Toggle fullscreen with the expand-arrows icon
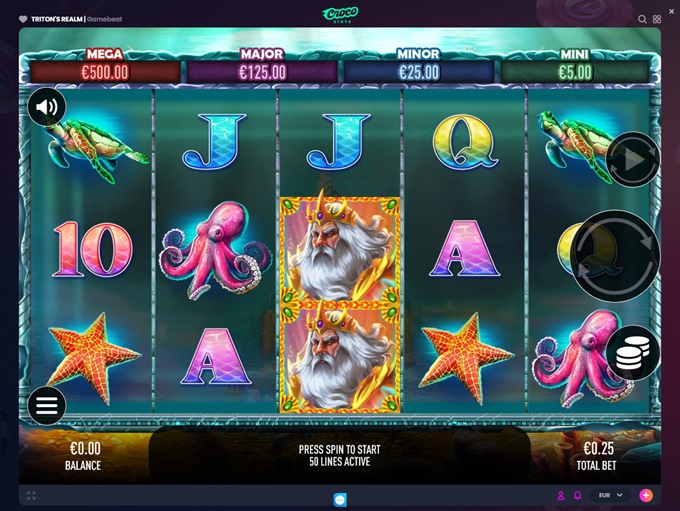 pos(31,495)
